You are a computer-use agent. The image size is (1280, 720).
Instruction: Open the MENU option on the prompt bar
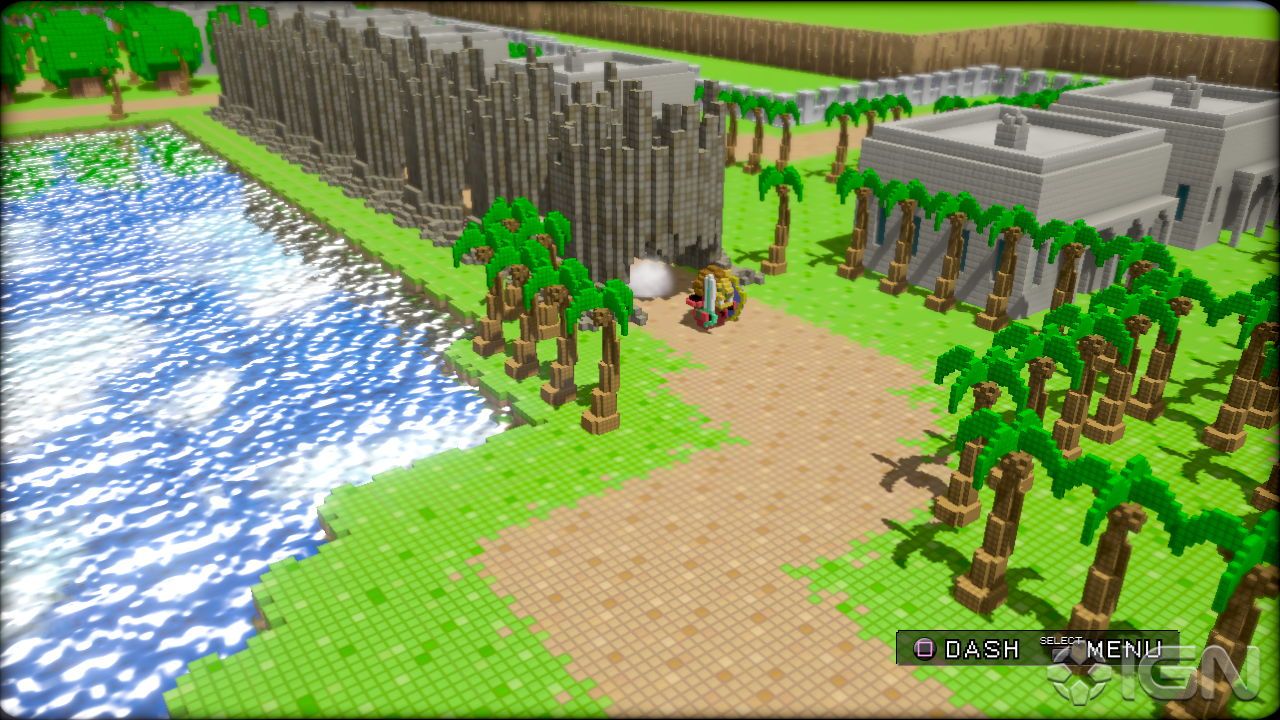(x=1125, y=650)
